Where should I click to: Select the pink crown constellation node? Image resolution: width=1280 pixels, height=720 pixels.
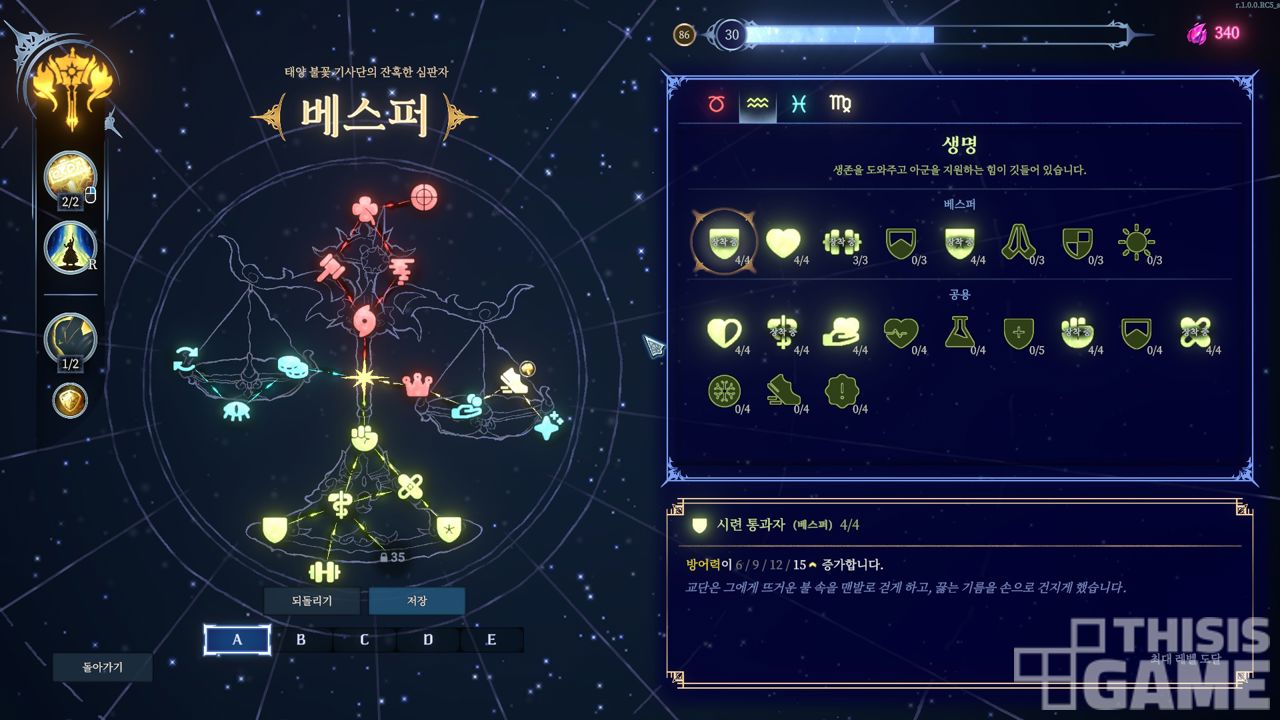pyautogui.click(x=415, y=384)
